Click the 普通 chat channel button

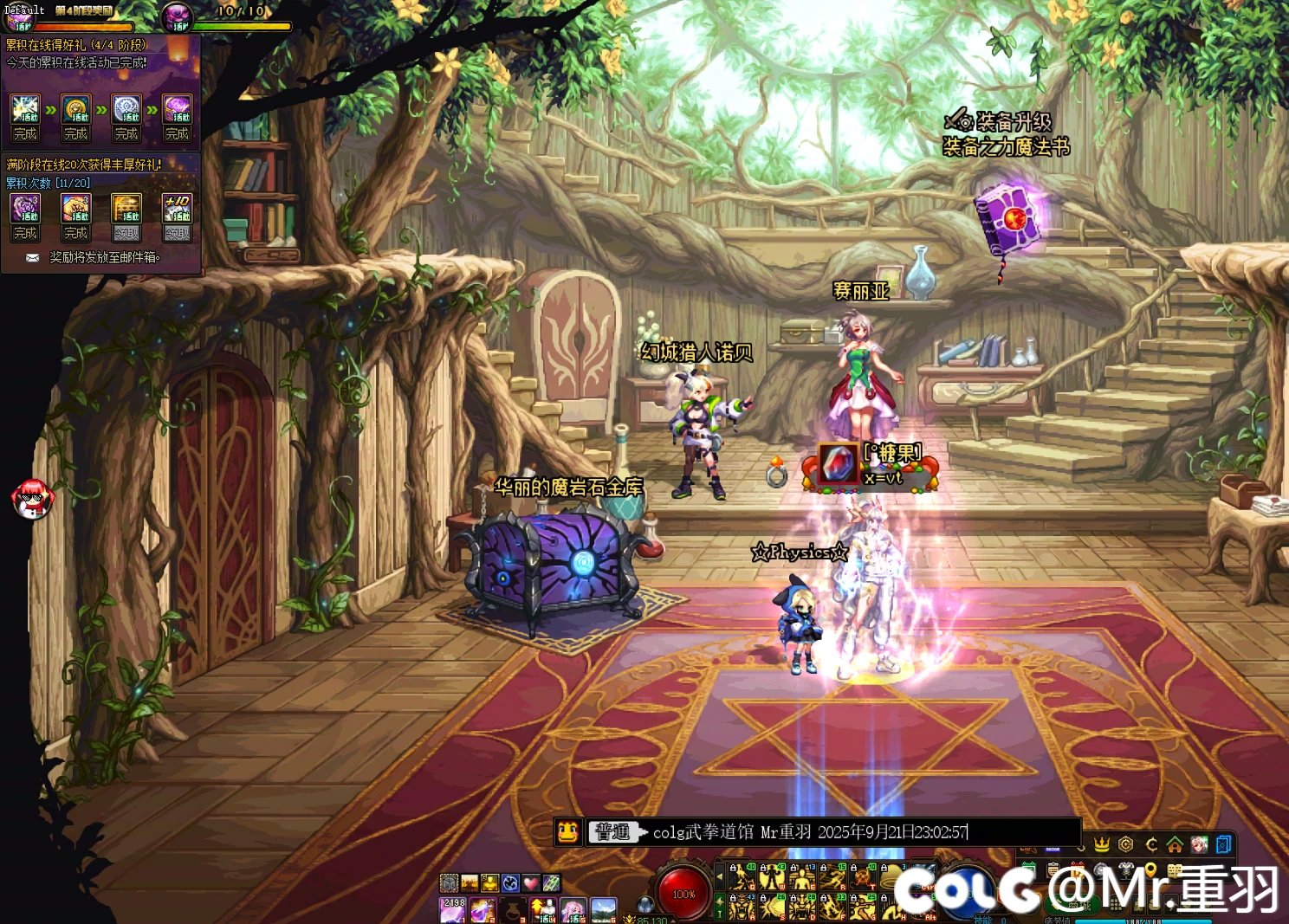(x=613, y=832)
